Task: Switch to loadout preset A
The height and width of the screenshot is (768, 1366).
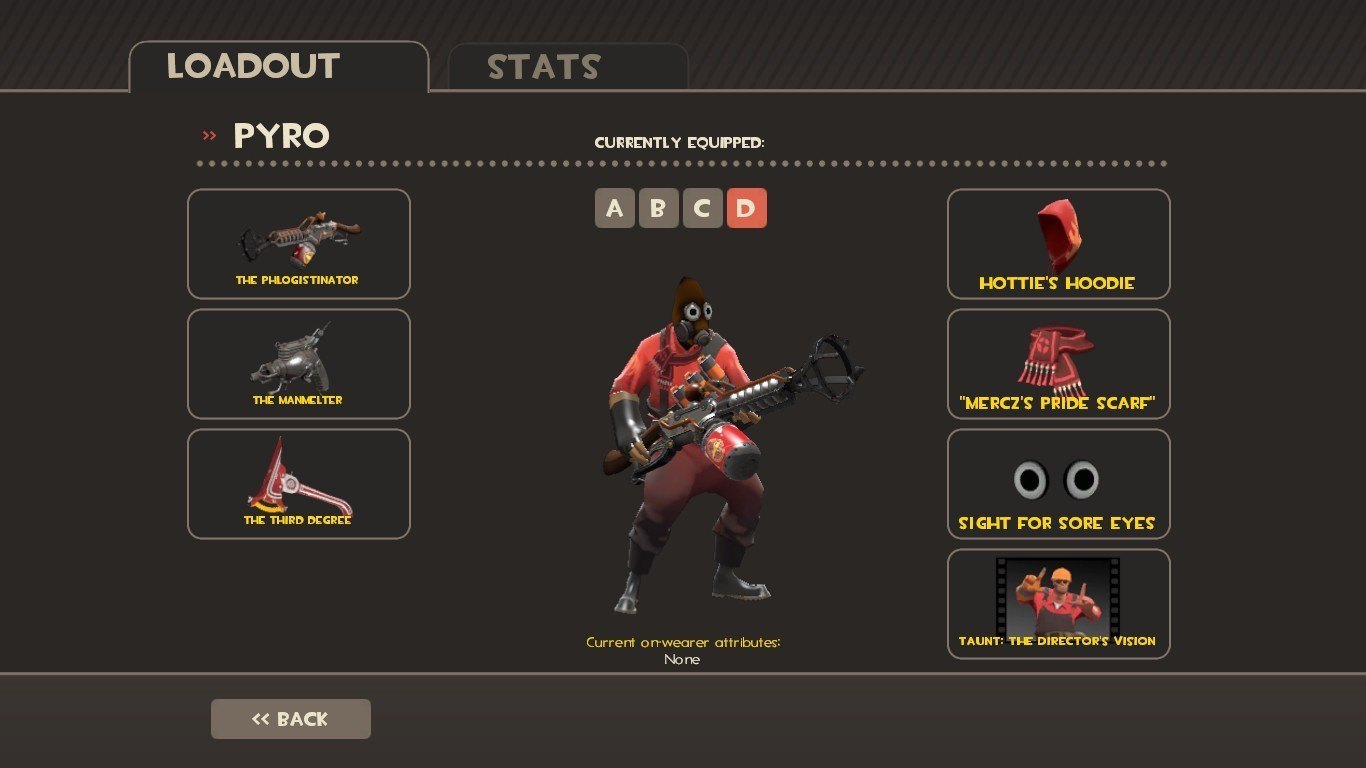Action: tap(615, 209)
